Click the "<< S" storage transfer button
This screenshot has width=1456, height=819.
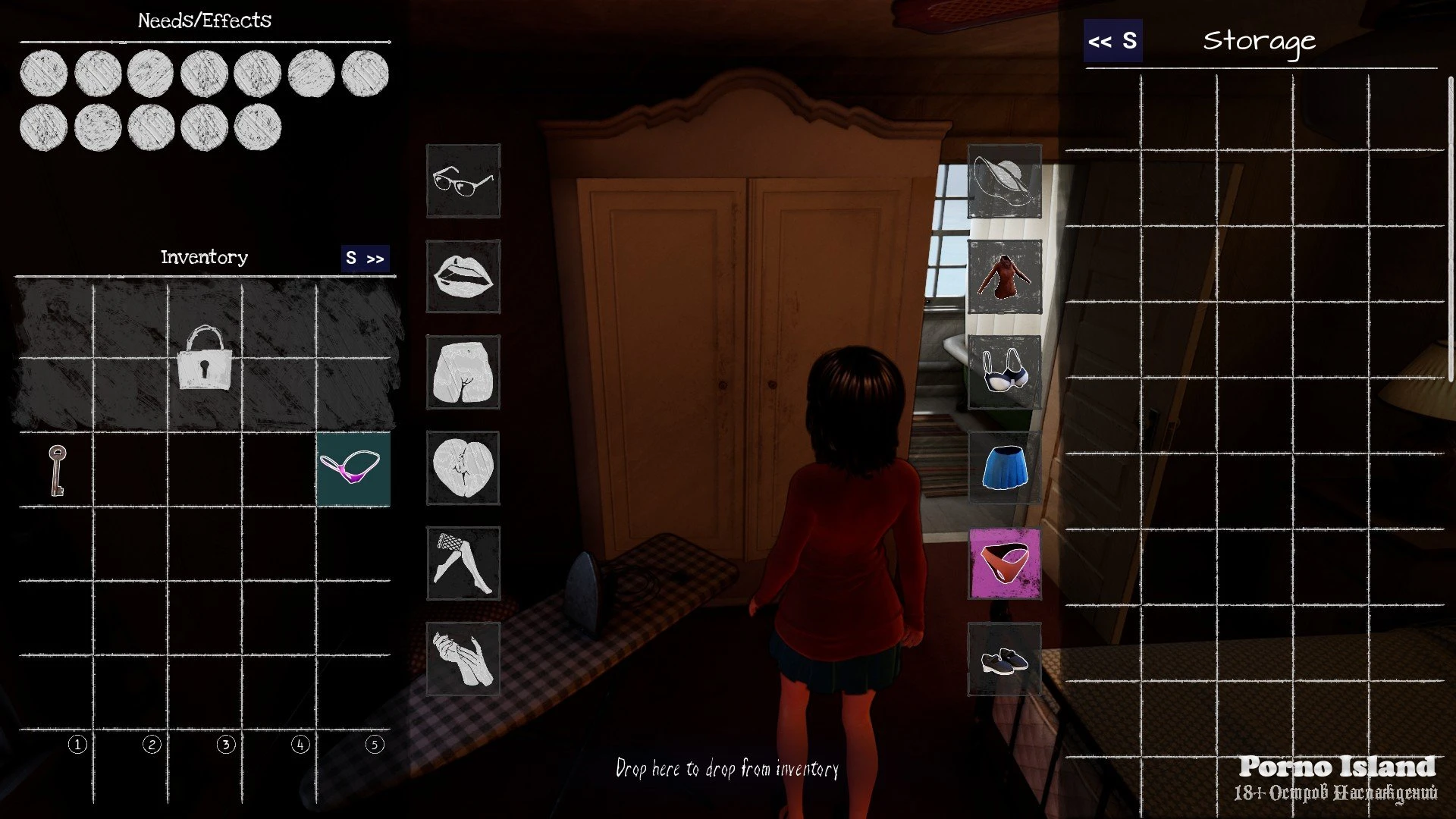click(x=1112, y=41)
